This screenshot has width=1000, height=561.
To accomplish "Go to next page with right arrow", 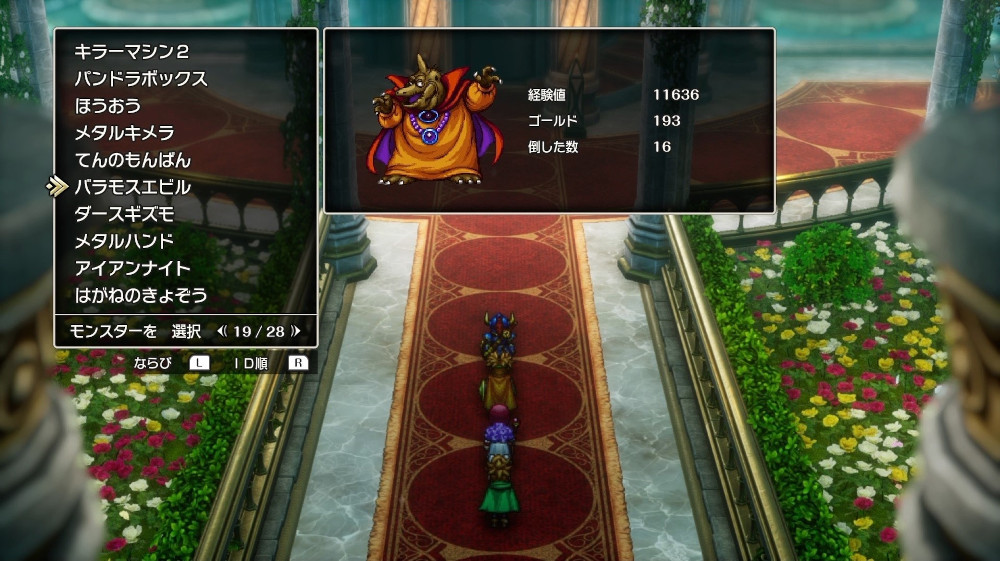I will coord(296,330).
